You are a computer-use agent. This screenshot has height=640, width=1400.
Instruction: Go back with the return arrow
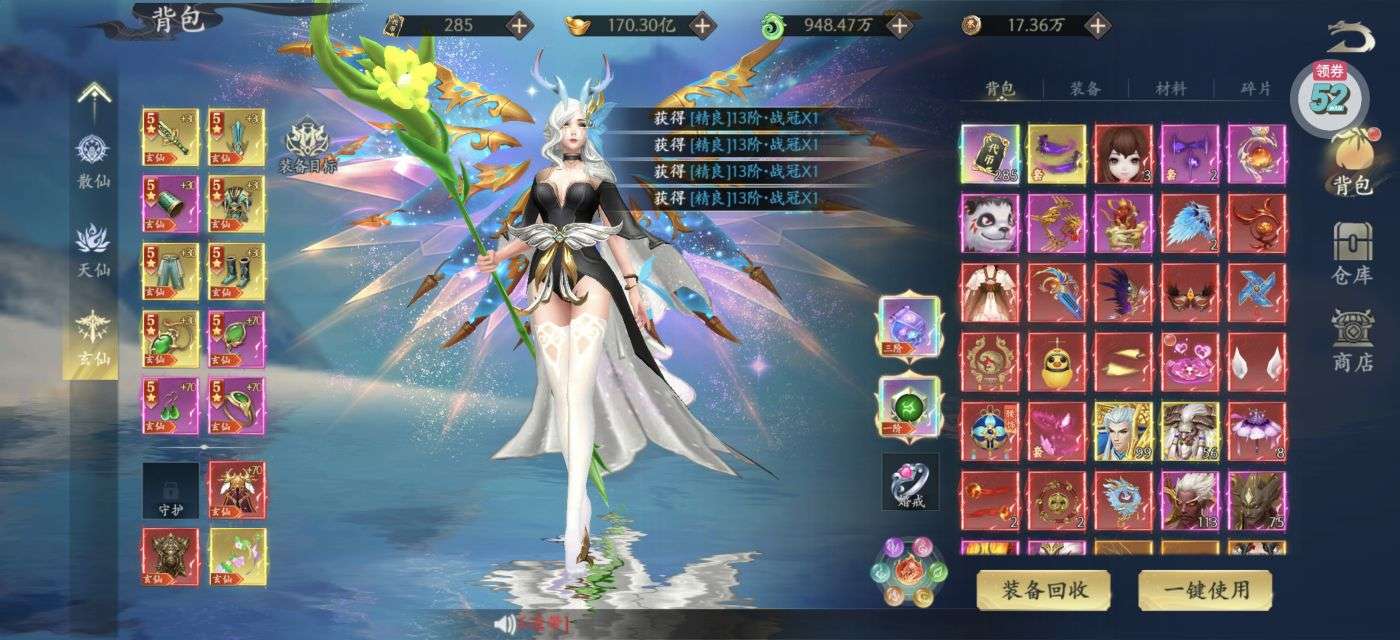[x=1351, y=37]
